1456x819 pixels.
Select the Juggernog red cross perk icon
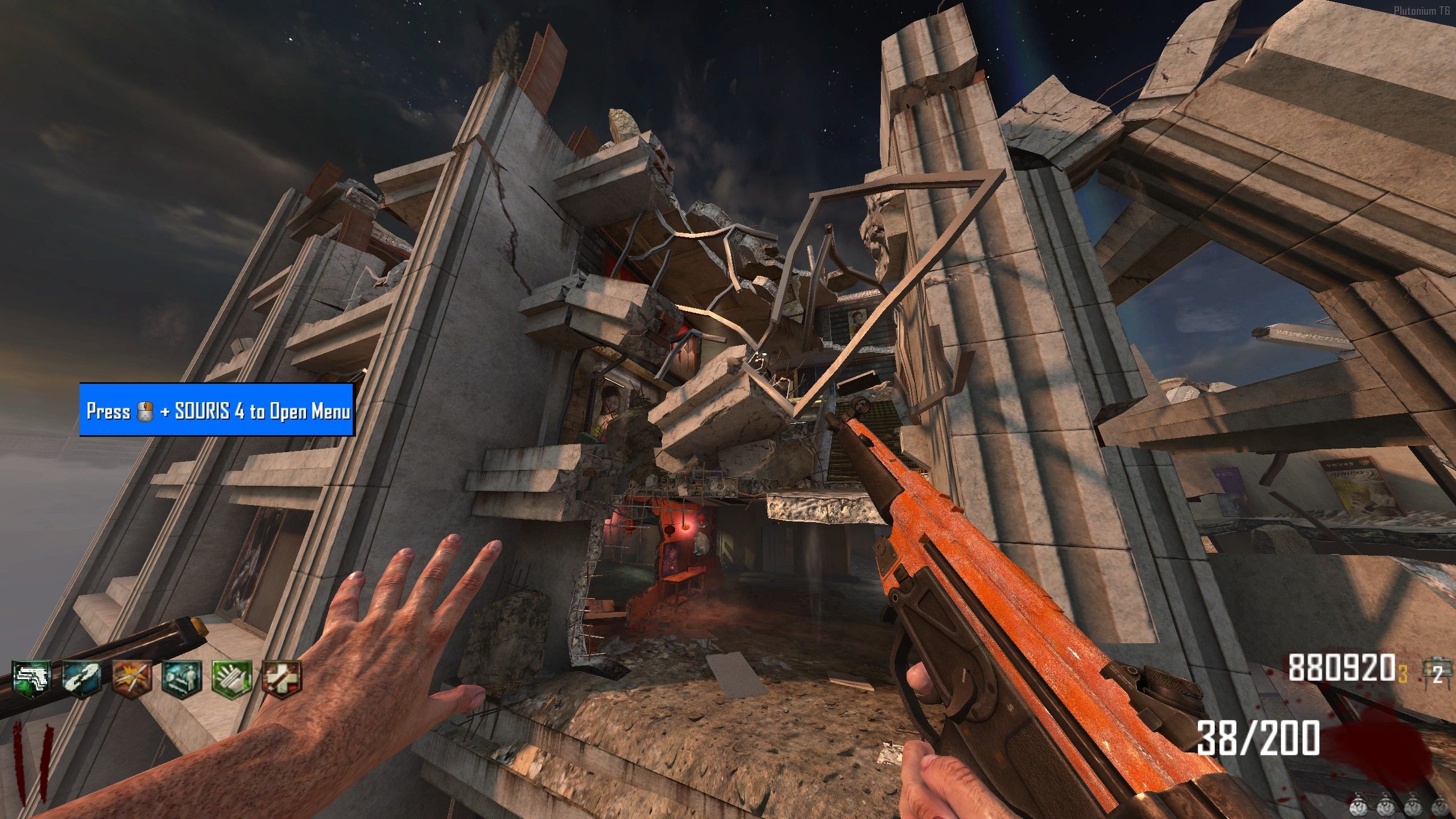point(282,678)
